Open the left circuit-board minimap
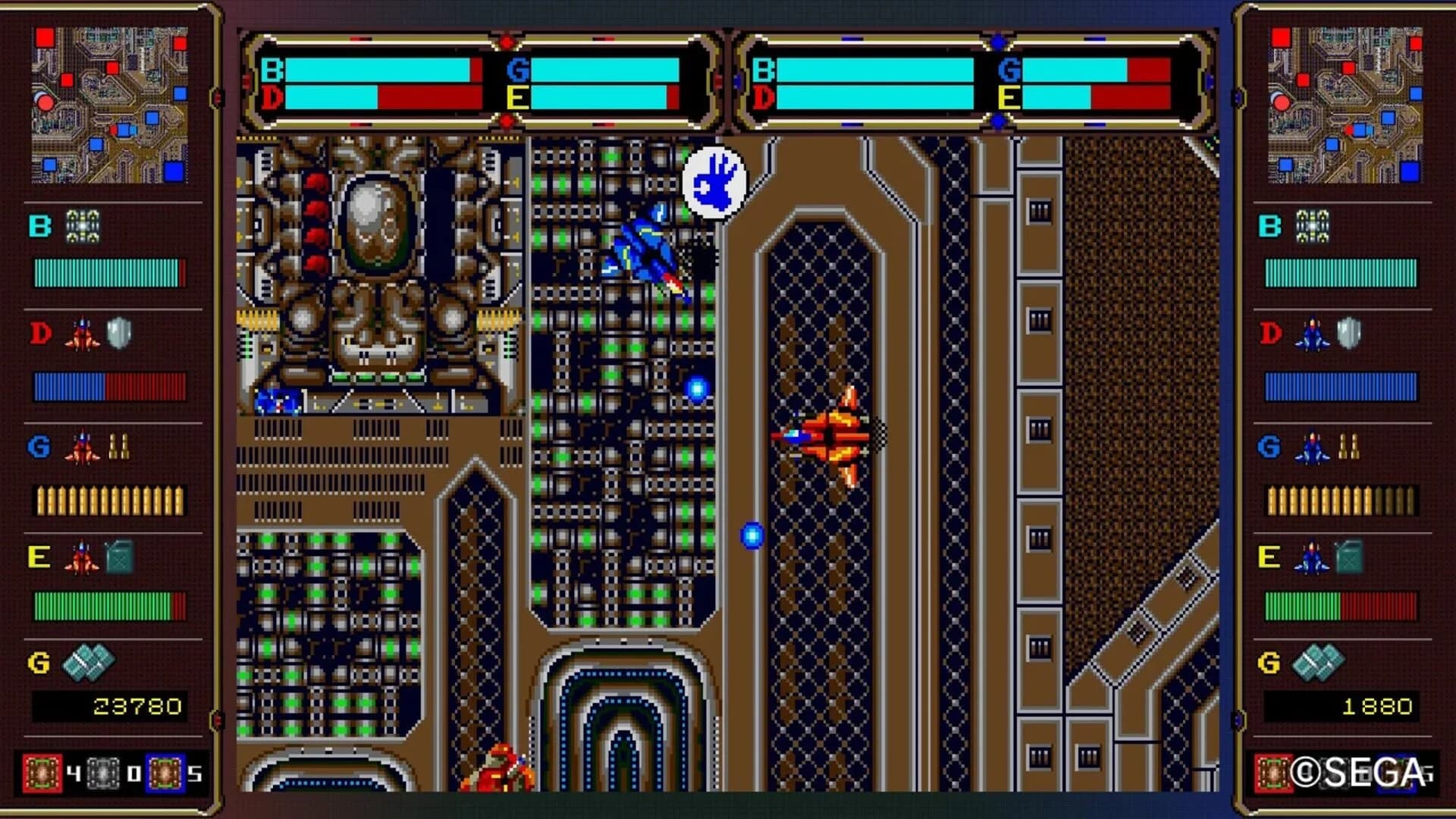This screenshot has height=819, width=1456. (x=109, y=106)
